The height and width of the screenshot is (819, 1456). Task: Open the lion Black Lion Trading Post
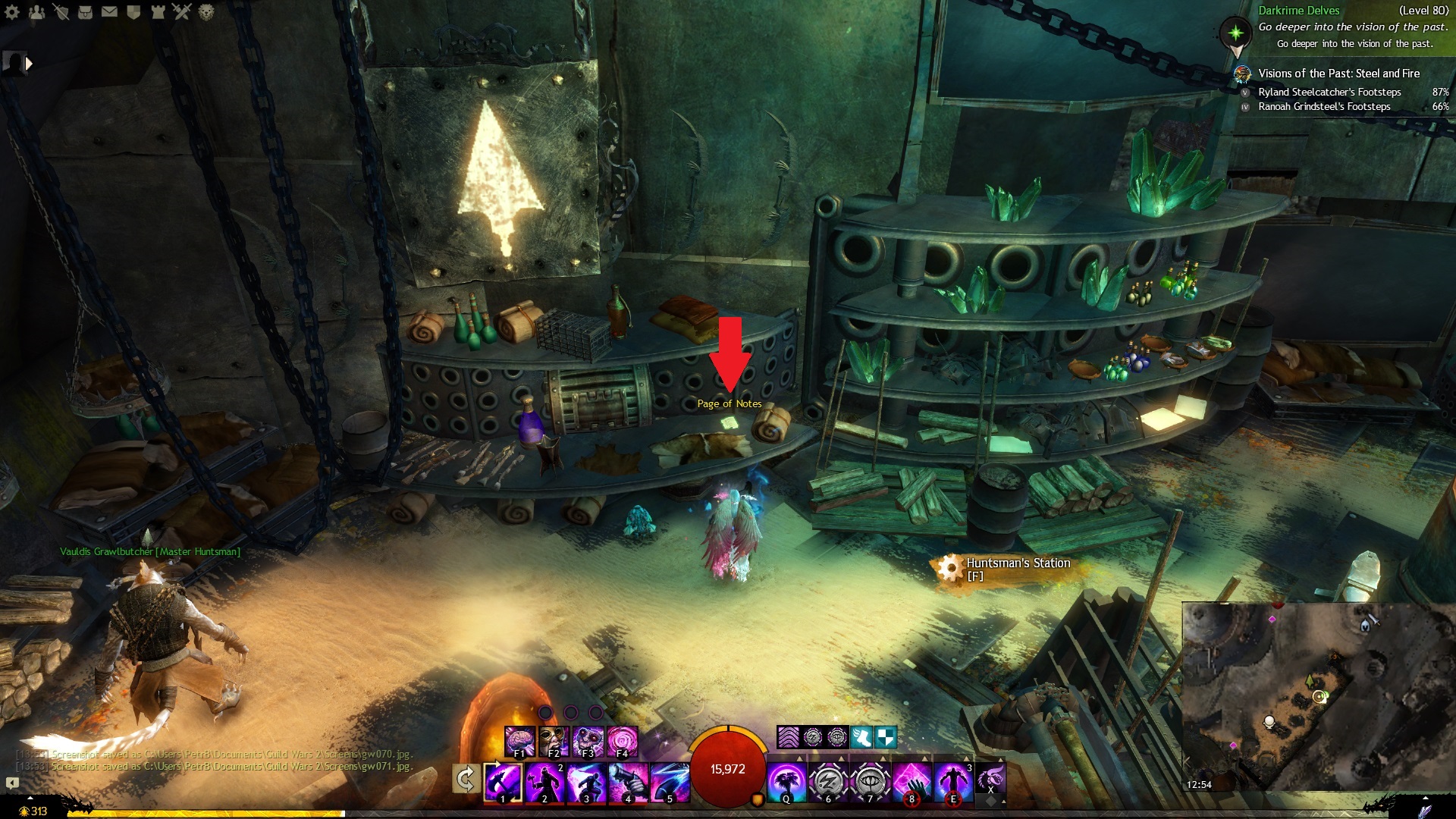click(x=206, y=12)
